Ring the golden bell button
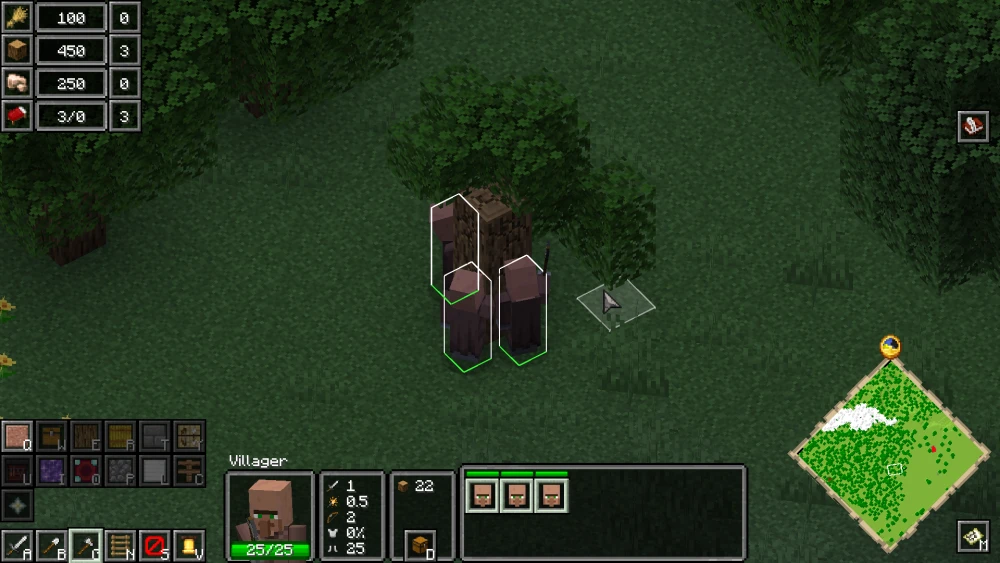 [x=188, y=546]
